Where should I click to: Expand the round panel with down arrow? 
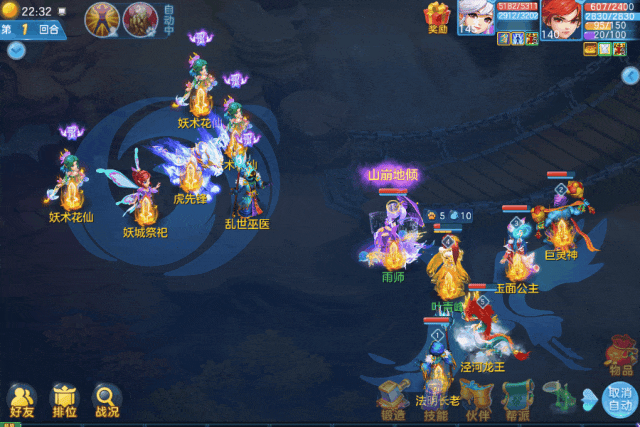point(15,50)
